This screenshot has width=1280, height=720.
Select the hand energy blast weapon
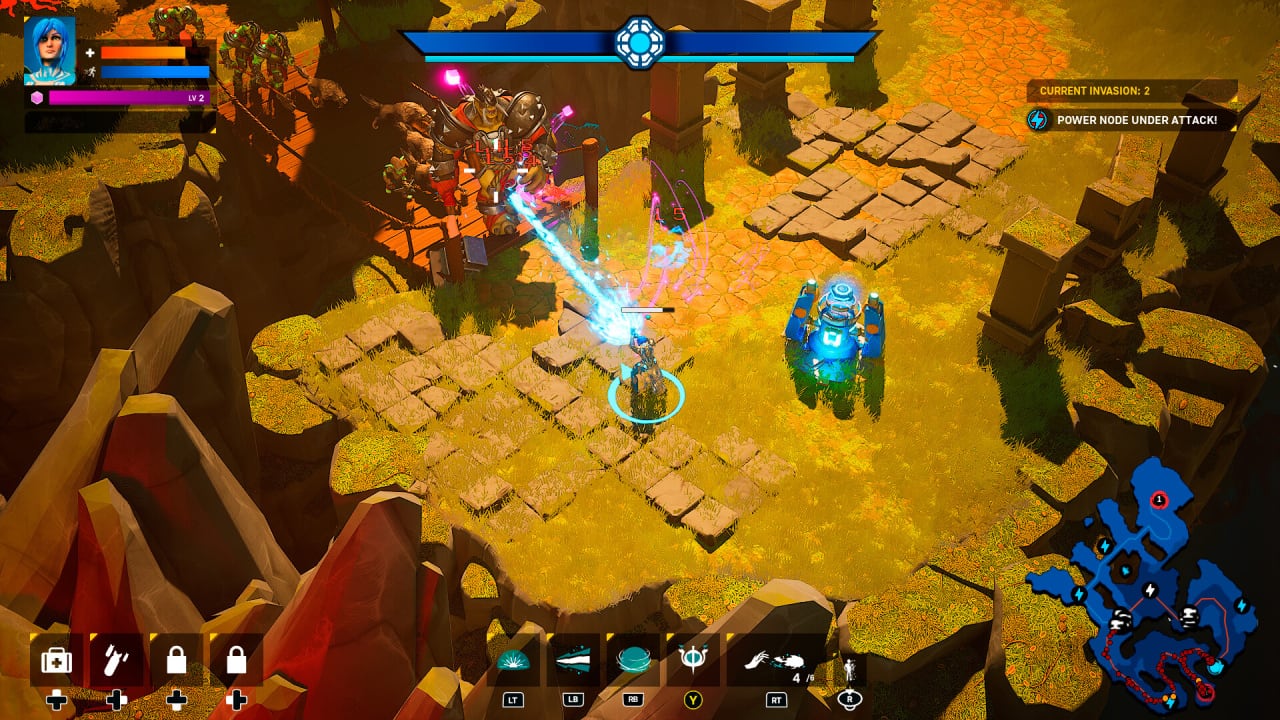tap(773, 660)
